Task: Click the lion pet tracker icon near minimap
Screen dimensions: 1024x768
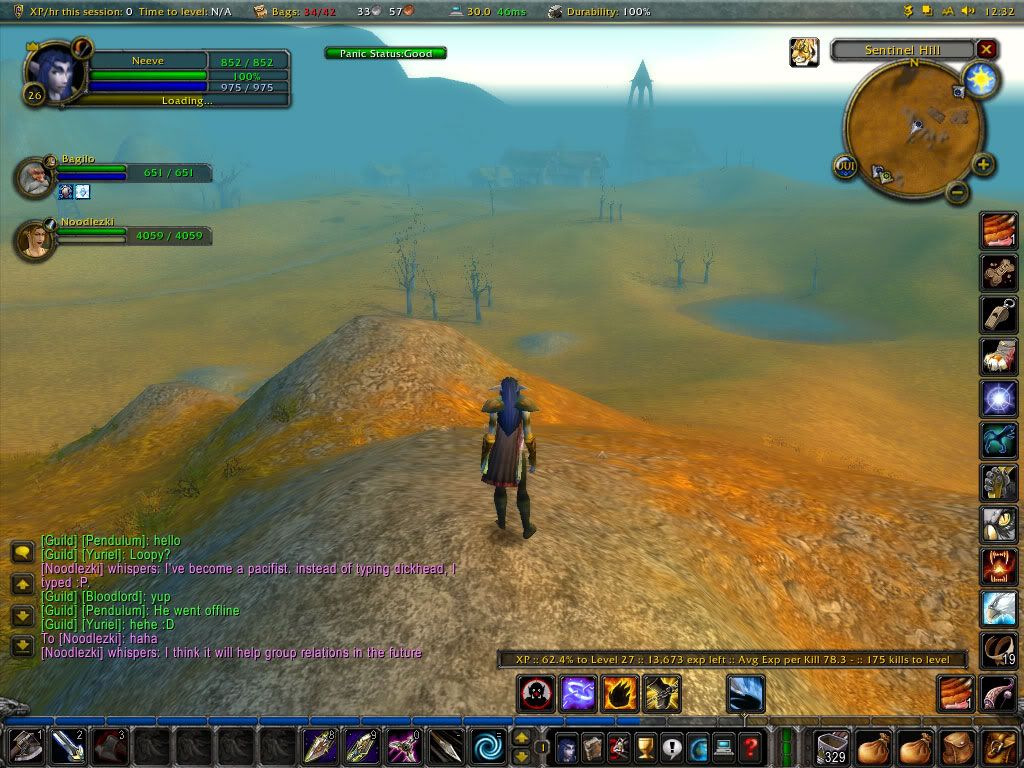Action: tap(804, 52)
